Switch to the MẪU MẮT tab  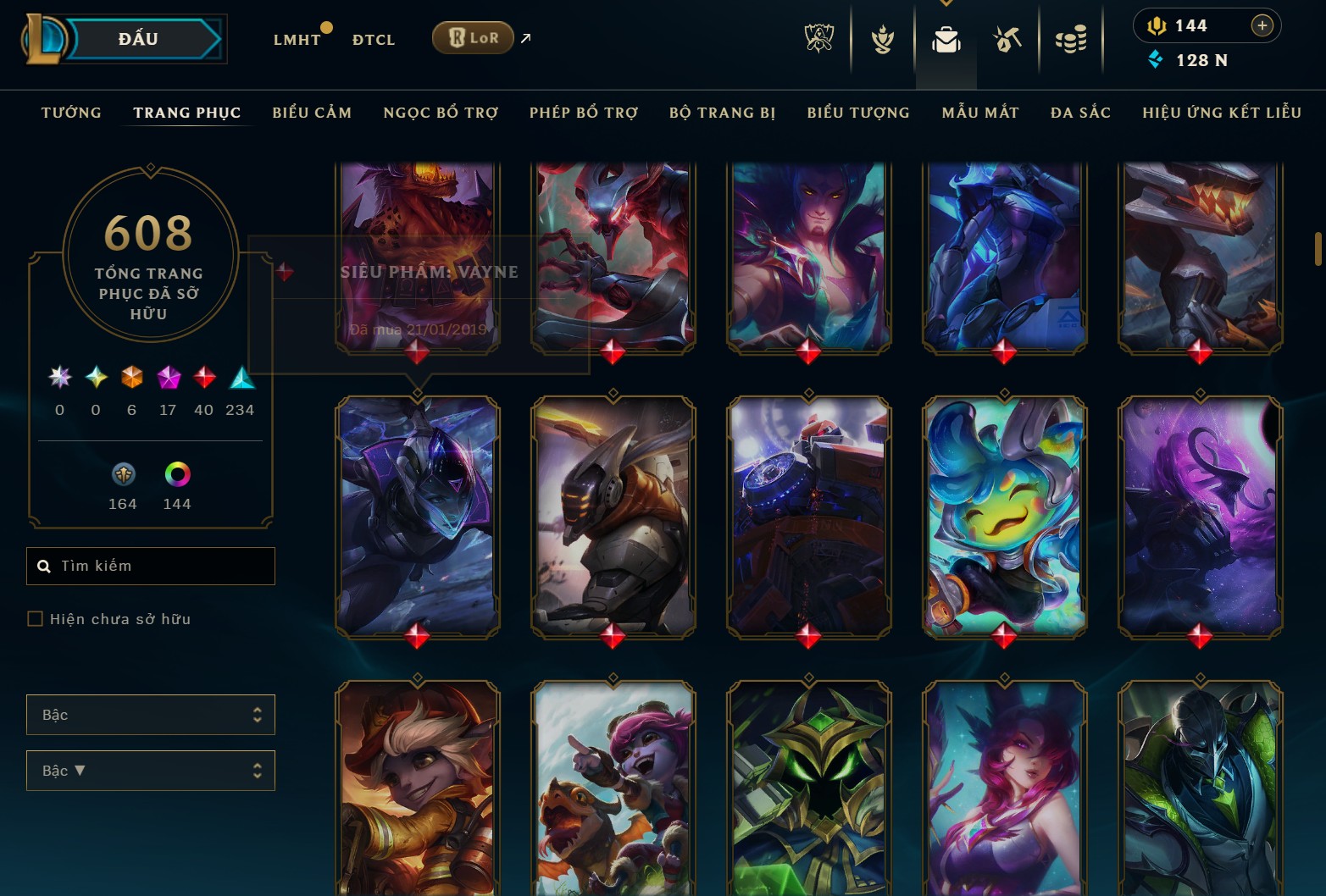(979, 112)
